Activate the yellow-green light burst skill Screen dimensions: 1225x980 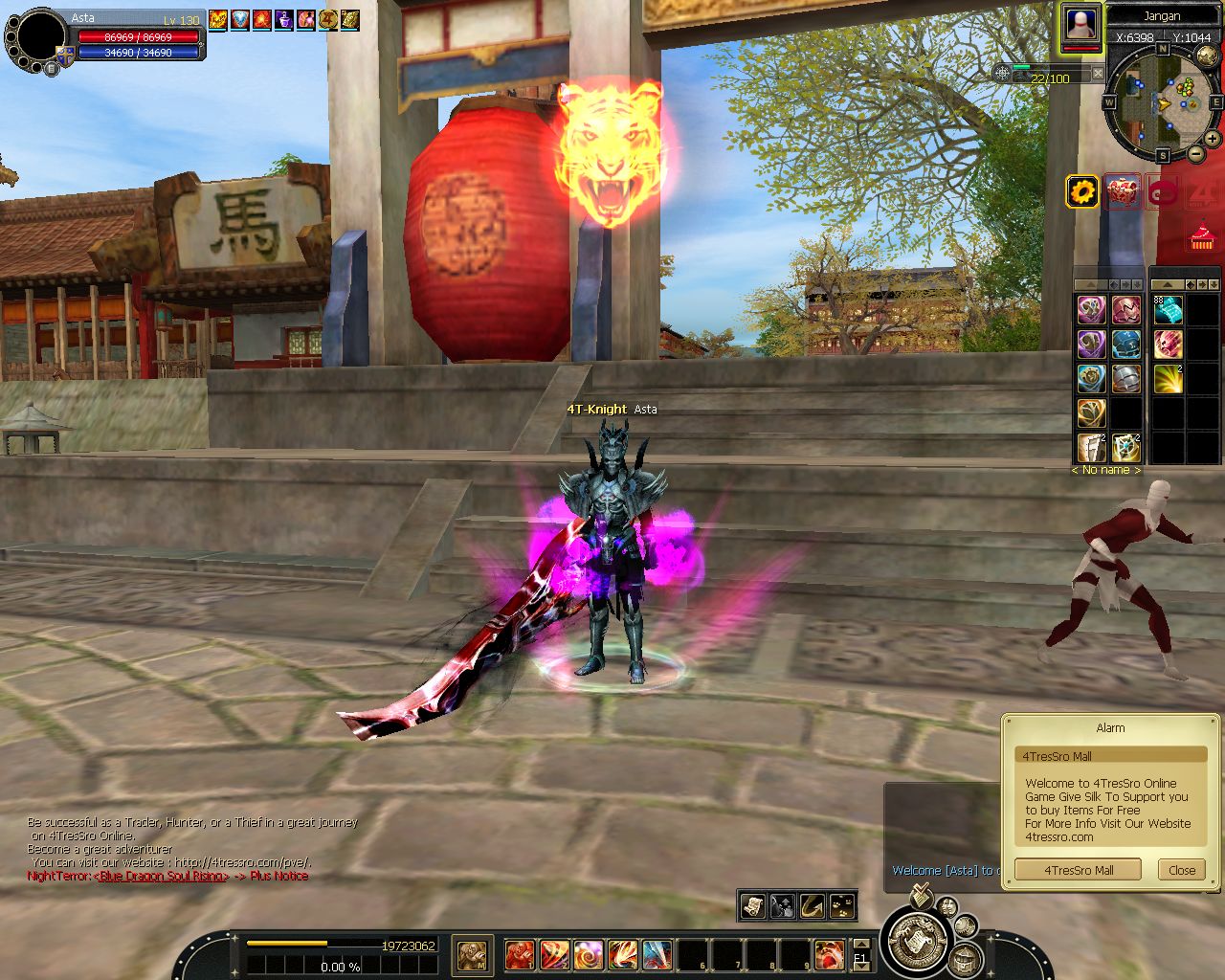tap(1168, 379)
